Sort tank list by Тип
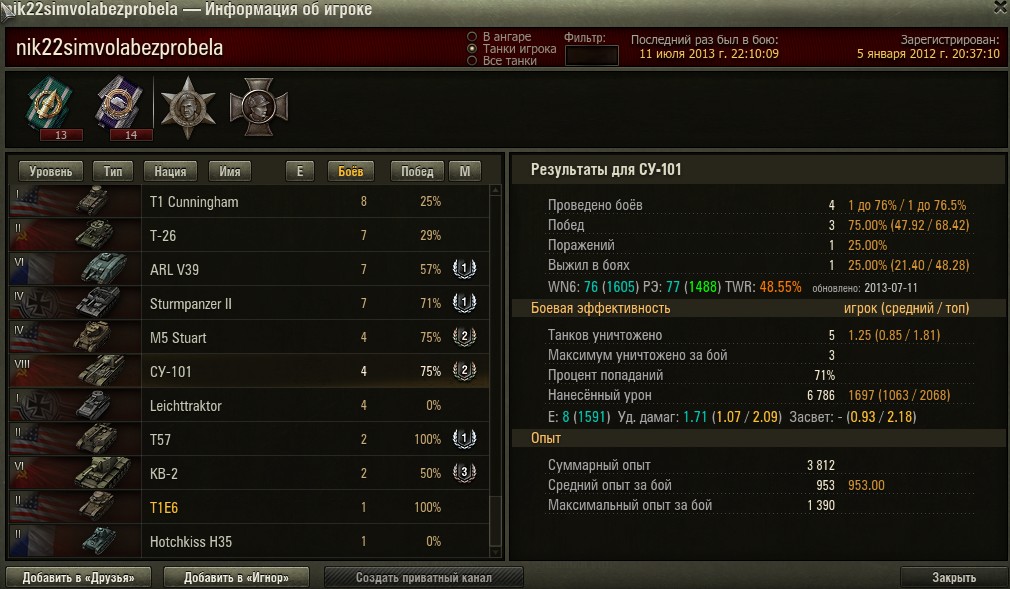Screen dimensions: 1010x589 (113, 171)
